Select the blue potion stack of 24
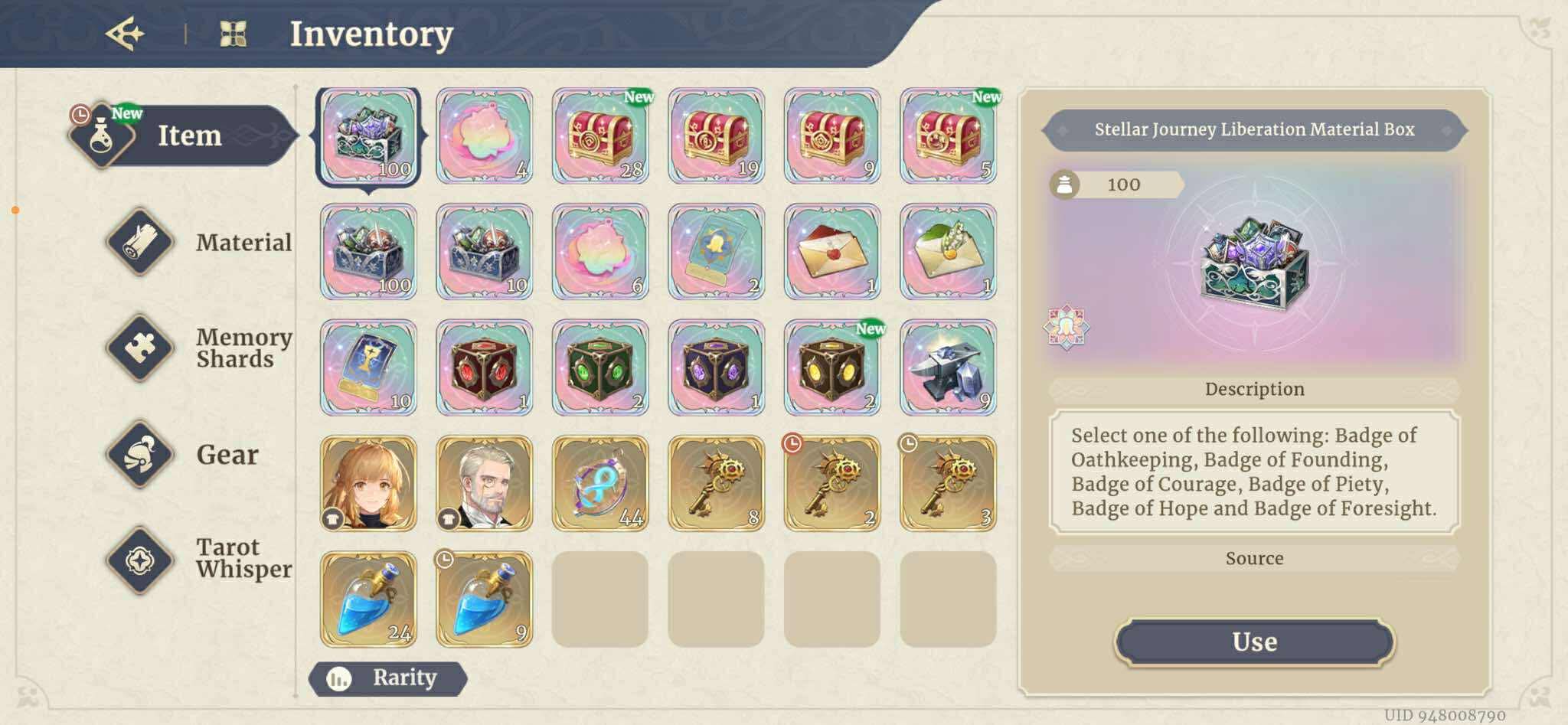The image size is (1568, 725). 368,599
